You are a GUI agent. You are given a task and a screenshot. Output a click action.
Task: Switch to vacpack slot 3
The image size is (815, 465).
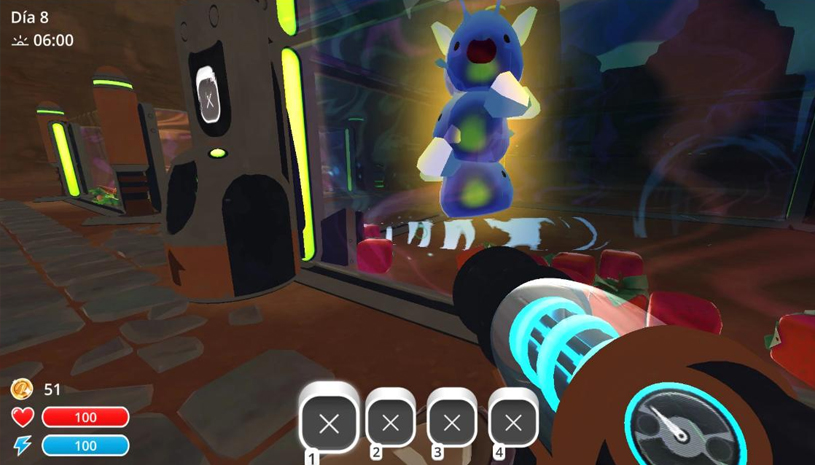(x=452, y=423)
